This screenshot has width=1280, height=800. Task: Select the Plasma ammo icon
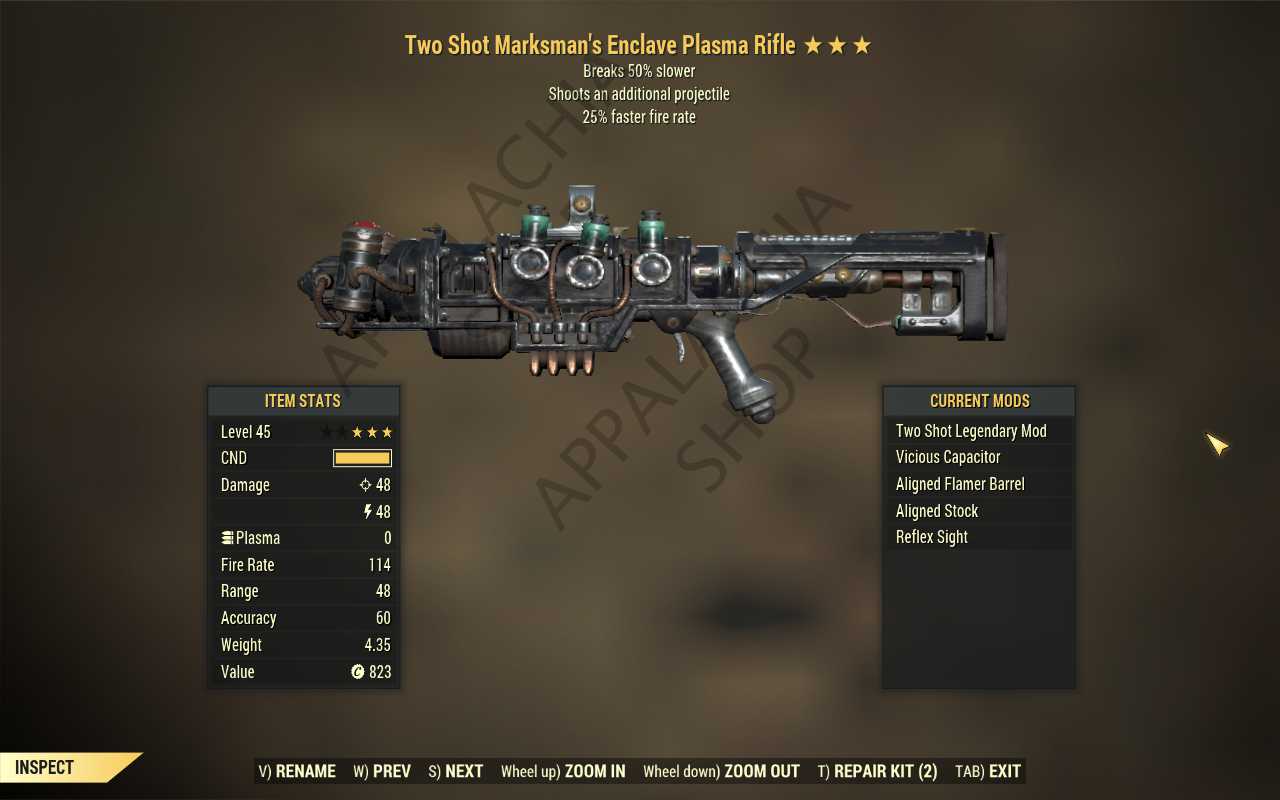[x=229, y=537]
